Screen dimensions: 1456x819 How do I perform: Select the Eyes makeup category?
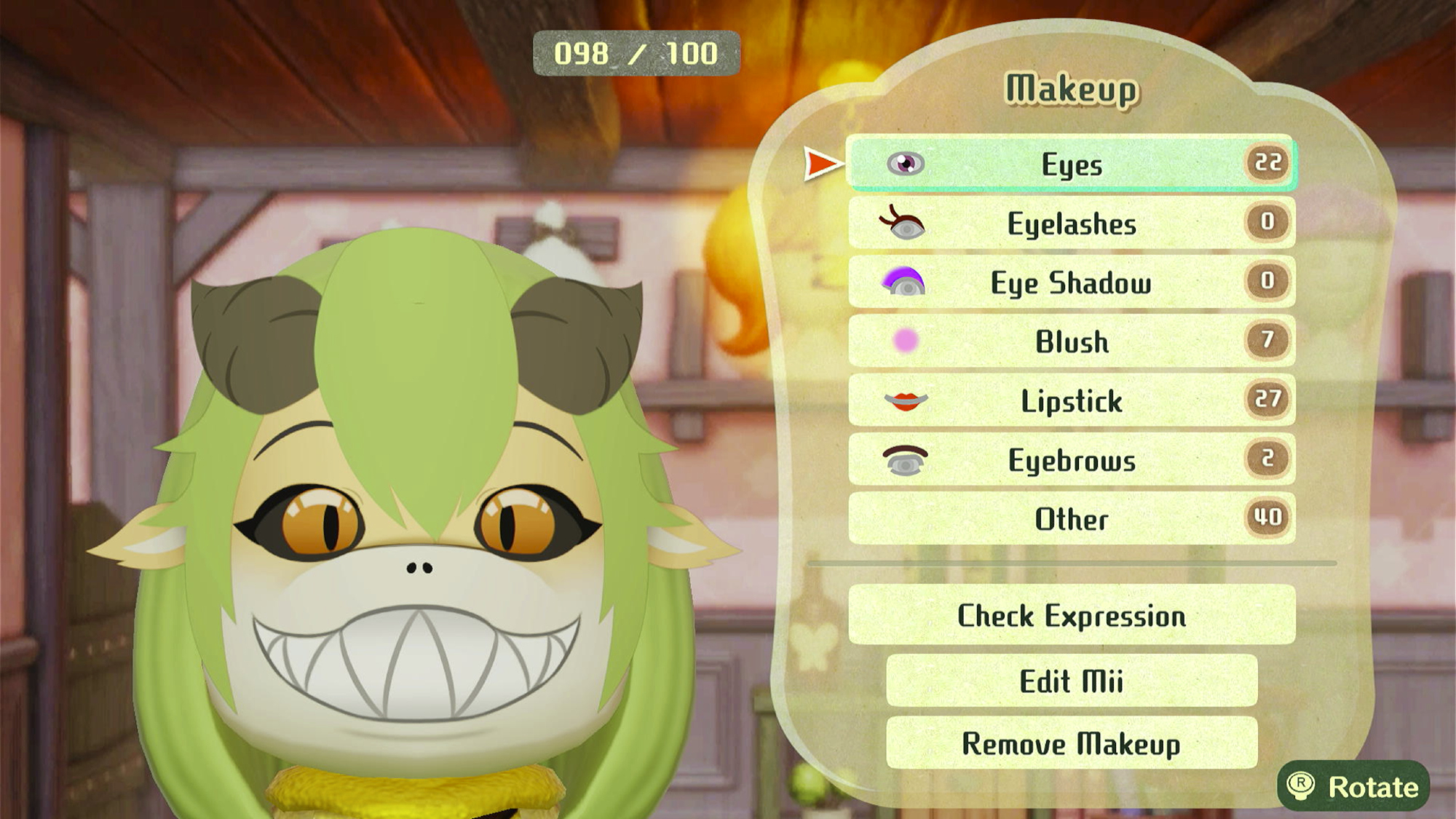pos(1071,164)
